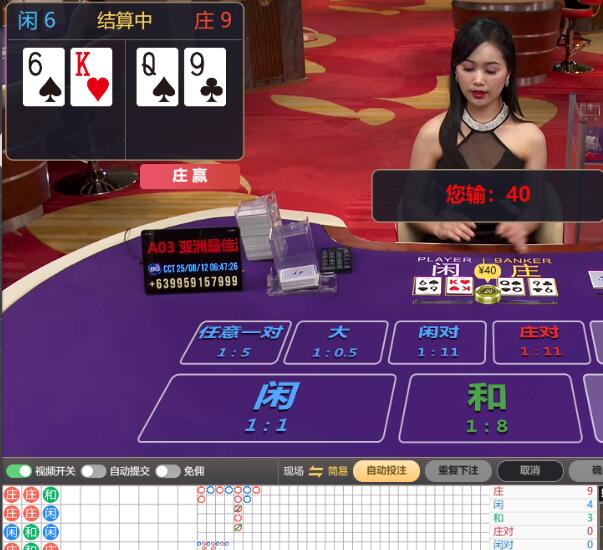Bet on 庄对 (Banker pair)

pos(540,341)
